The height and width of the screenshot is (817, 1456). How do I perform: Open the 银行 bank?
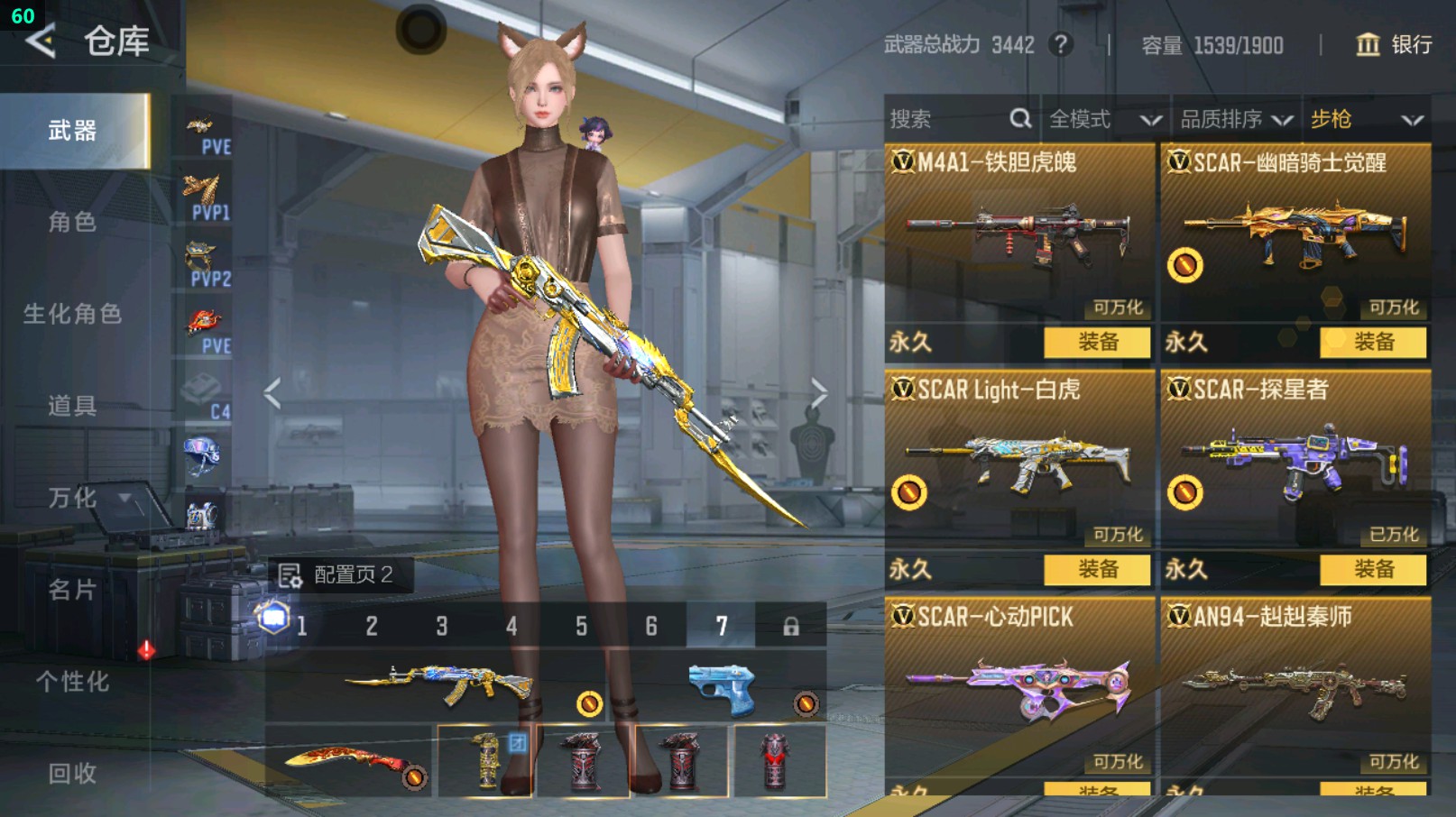(1395, 44)
